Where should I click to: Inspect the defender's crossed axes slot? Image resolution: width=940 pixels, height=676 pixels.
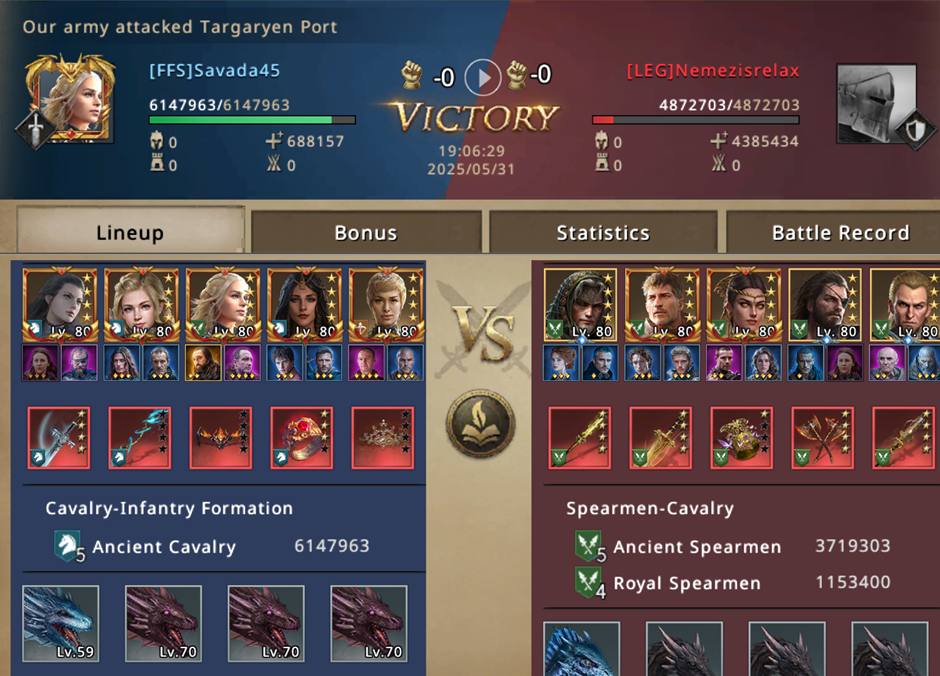coord(822,438)
